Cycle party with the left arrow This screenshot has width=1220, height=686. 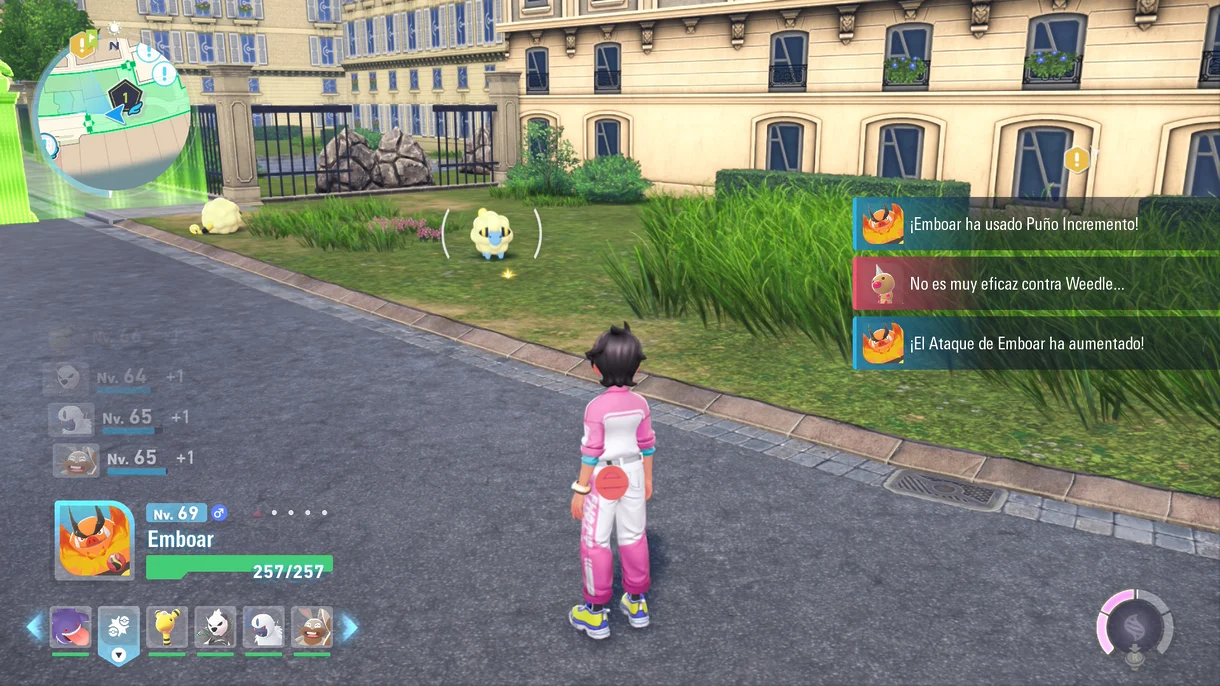click(x=35, y=627)
